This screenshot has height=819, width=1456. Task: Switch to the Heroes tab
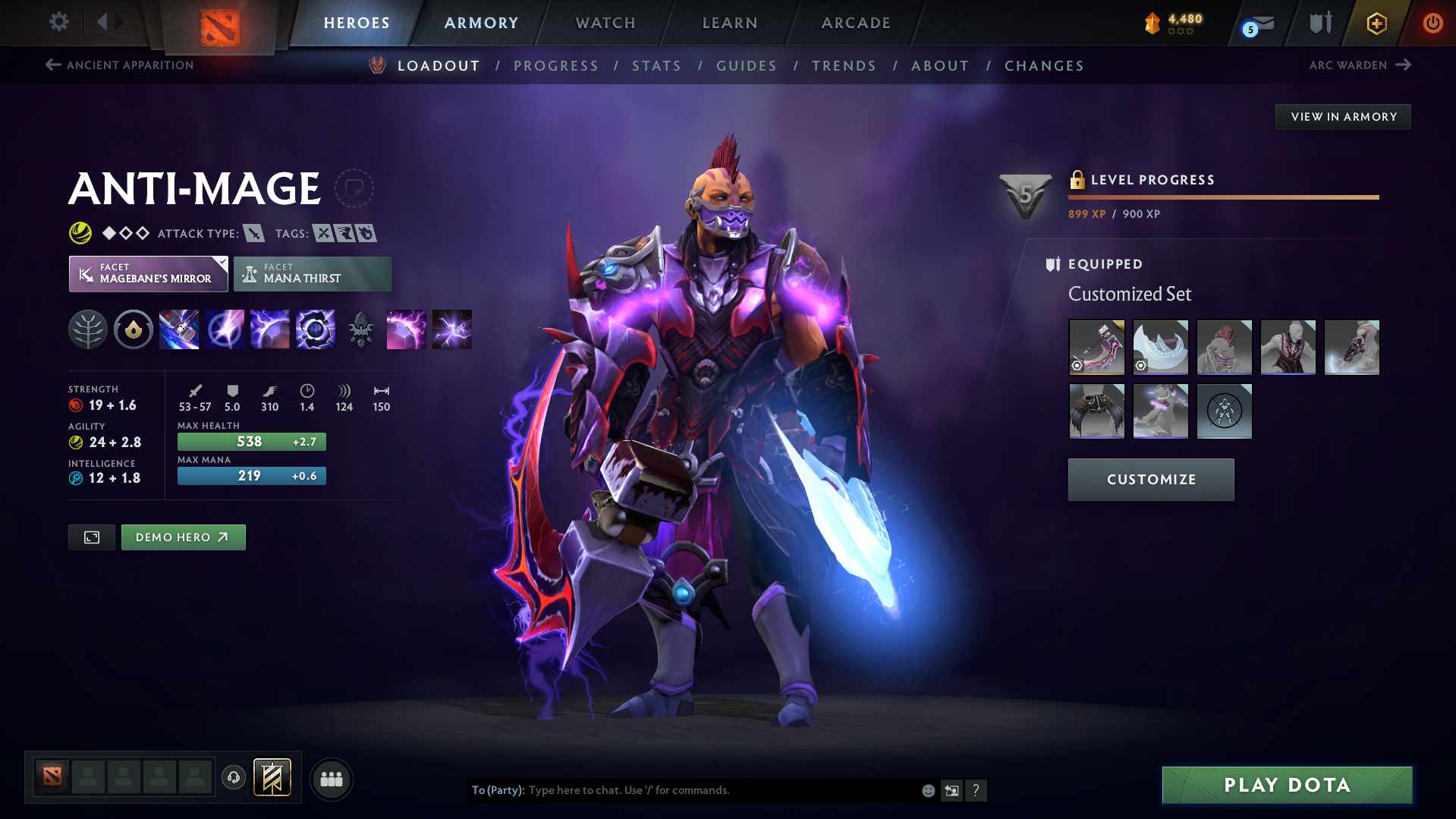[x=357, y=23]
